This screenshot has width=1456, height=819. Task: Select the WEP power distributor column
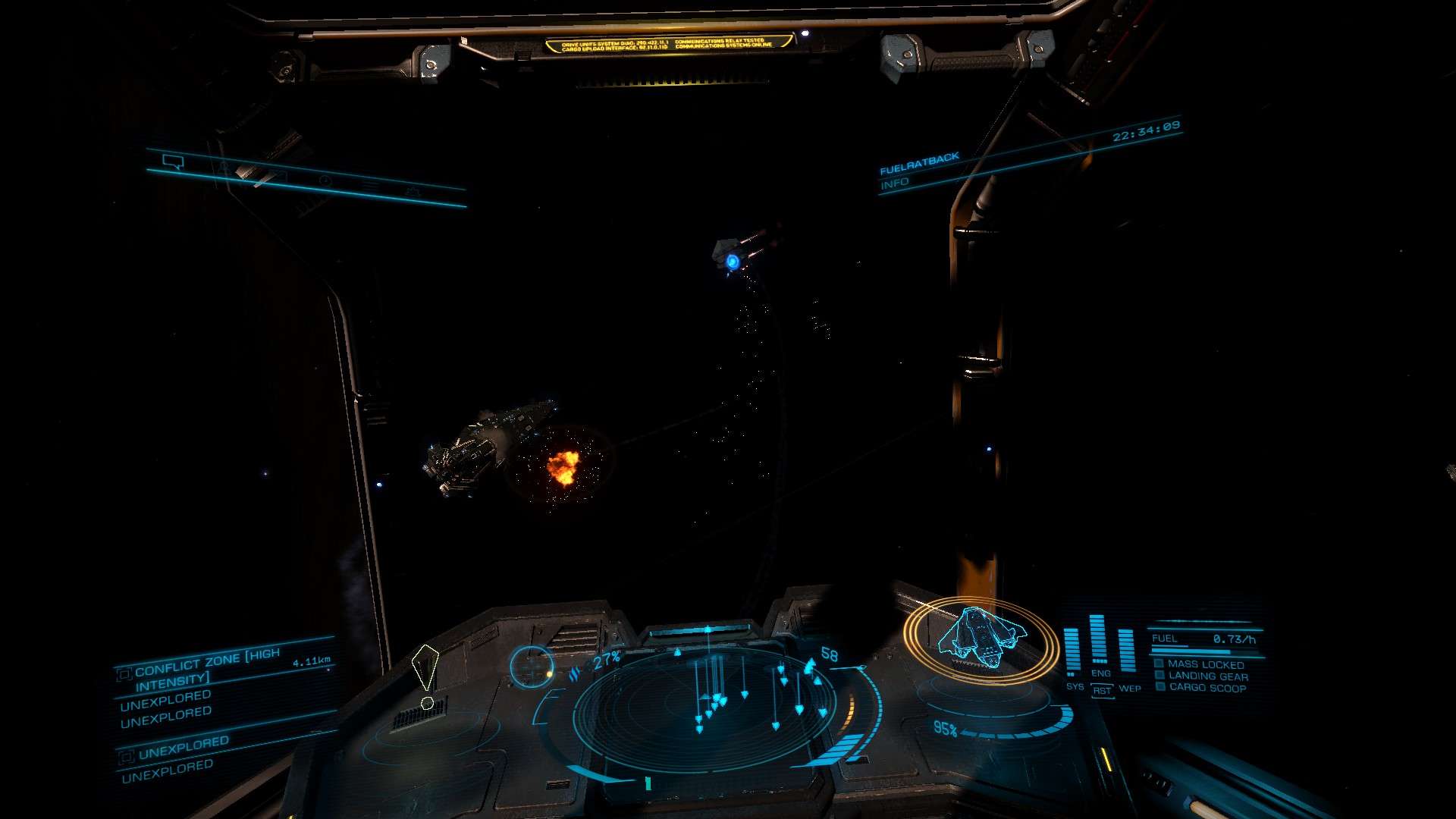[x=1127, y=652]
